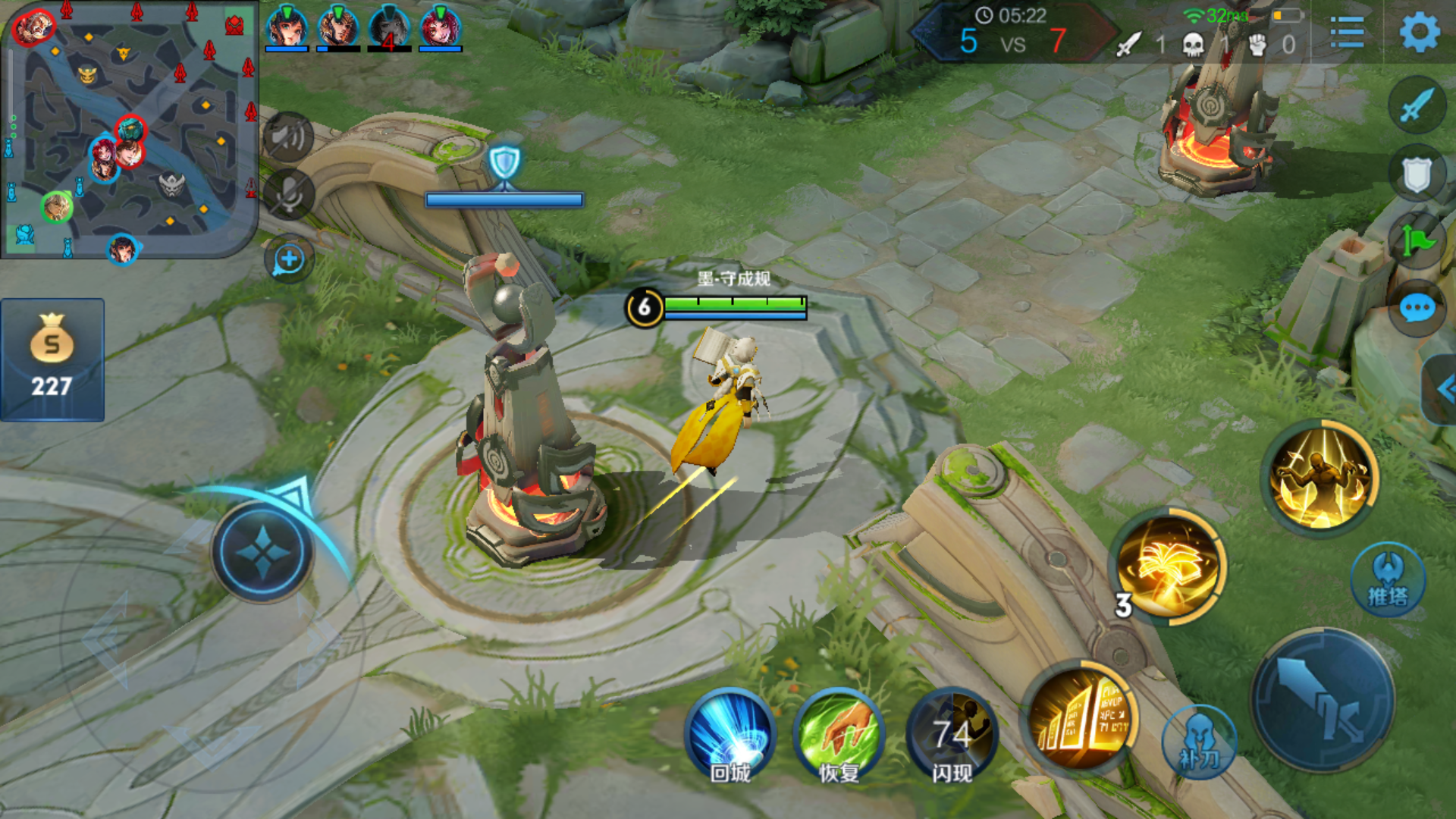This screenshot has width=1456, height=819.
Task: Send the sword attack signal
Action: (x=1417, y=105)
